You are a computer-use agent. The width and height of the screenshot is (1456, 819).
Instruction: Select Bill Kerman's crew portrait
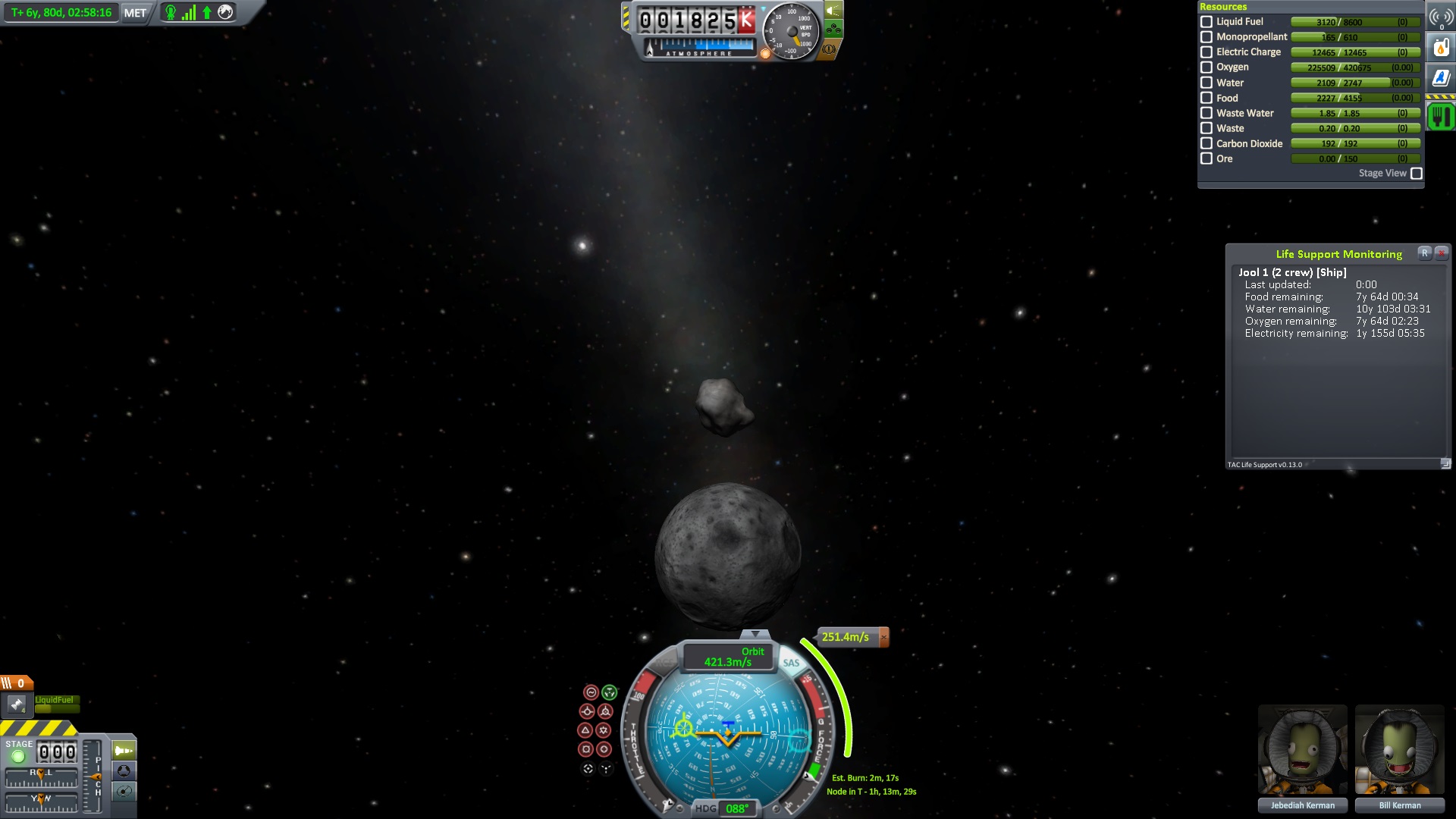click(x=1399, y=751)
